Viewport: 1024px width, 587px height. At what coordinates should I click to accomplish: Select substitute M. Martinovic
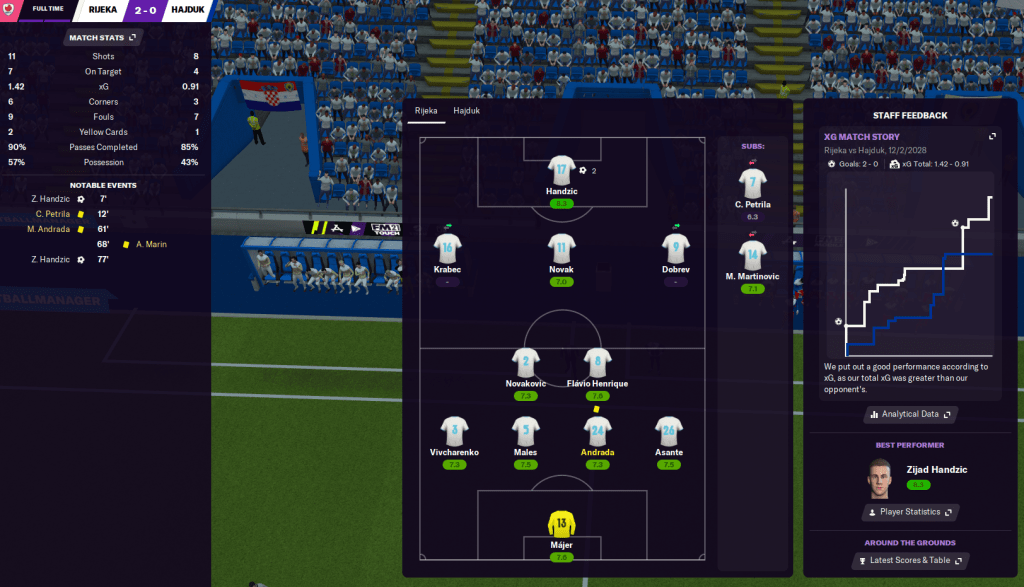pyautogui.click(x=752, y=255)
